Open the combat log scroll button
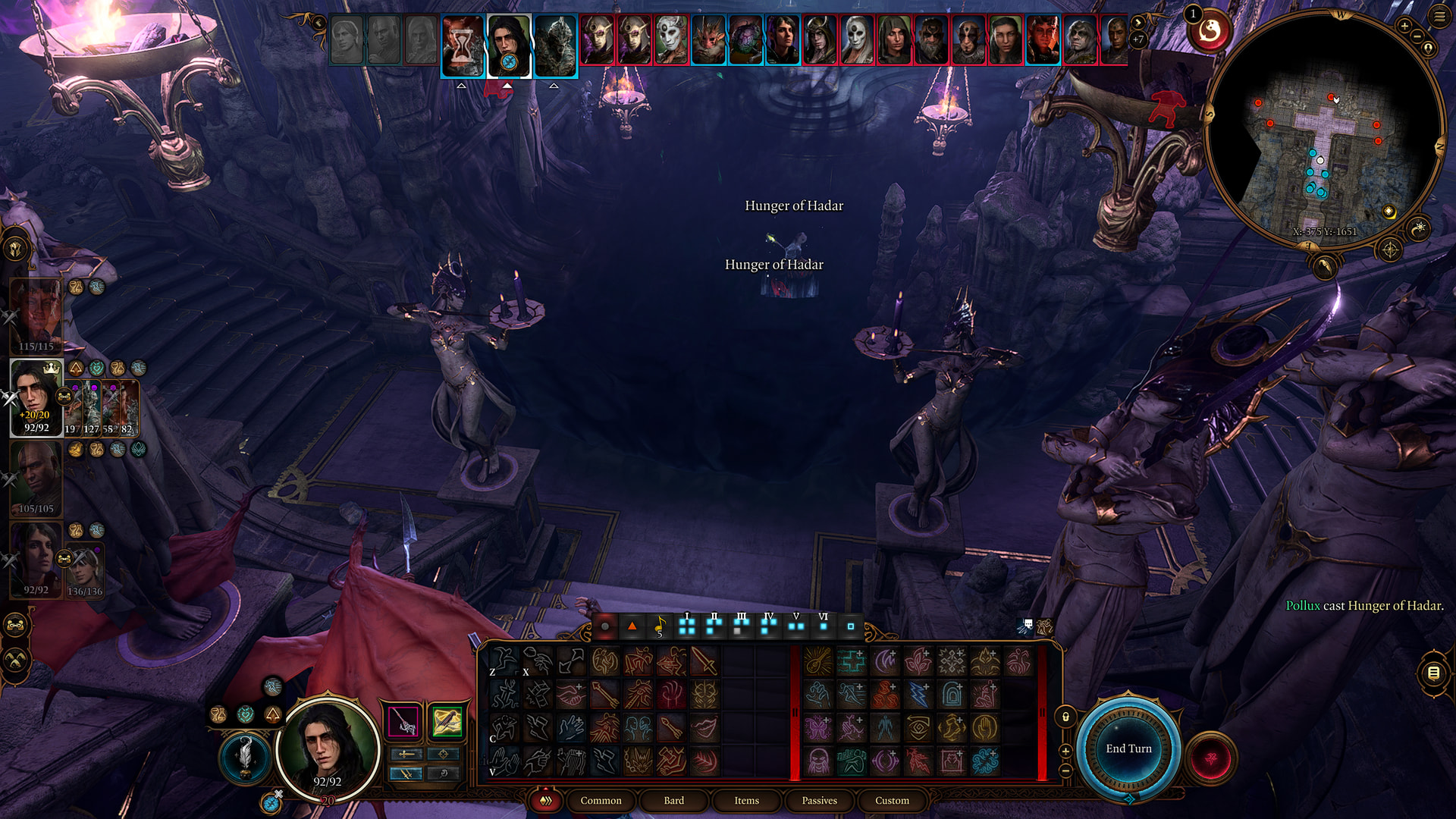The image size is (1456, 819). 1433,673
